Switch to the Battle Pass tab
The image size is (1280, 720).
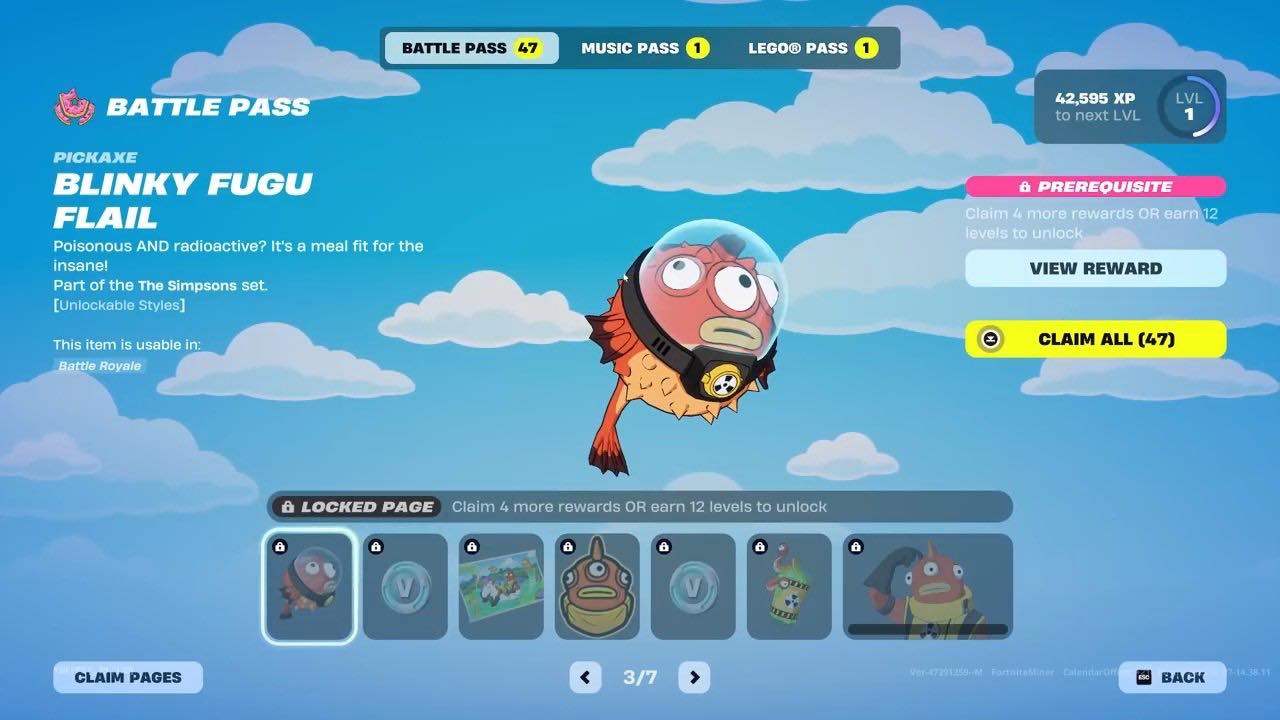470,48
